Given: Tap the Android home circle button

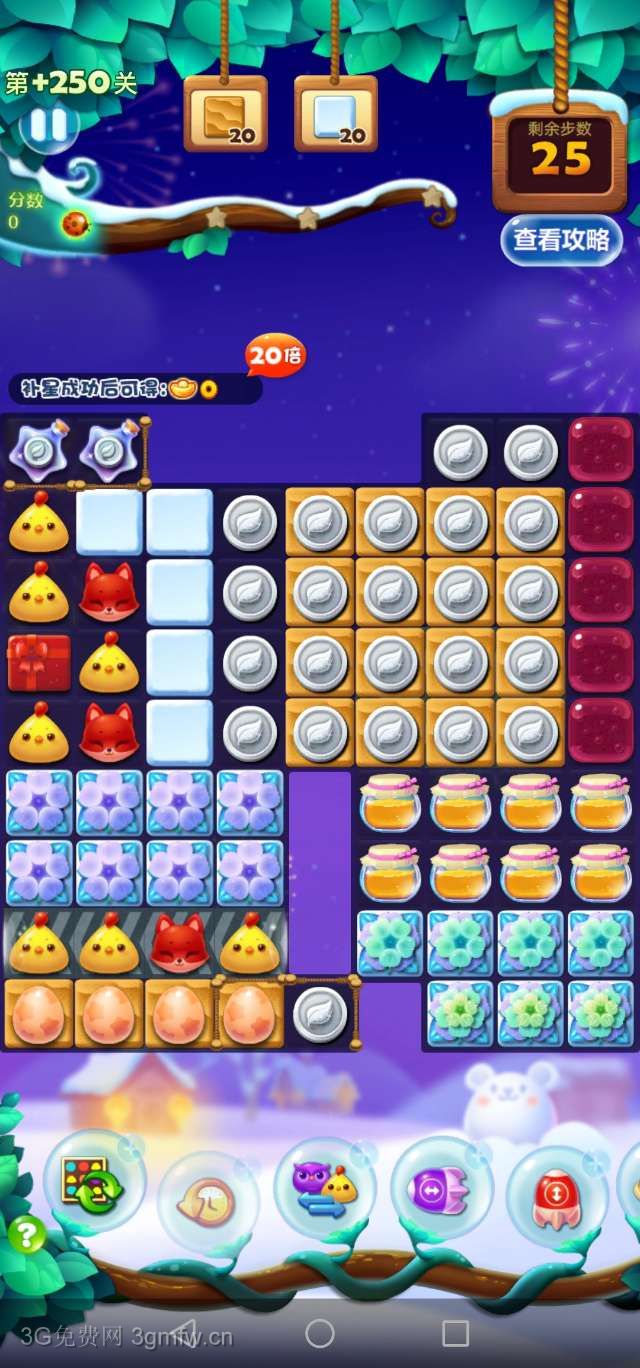Looking at the screenshot, I should pyautogui.click(x=320, y=1333).
